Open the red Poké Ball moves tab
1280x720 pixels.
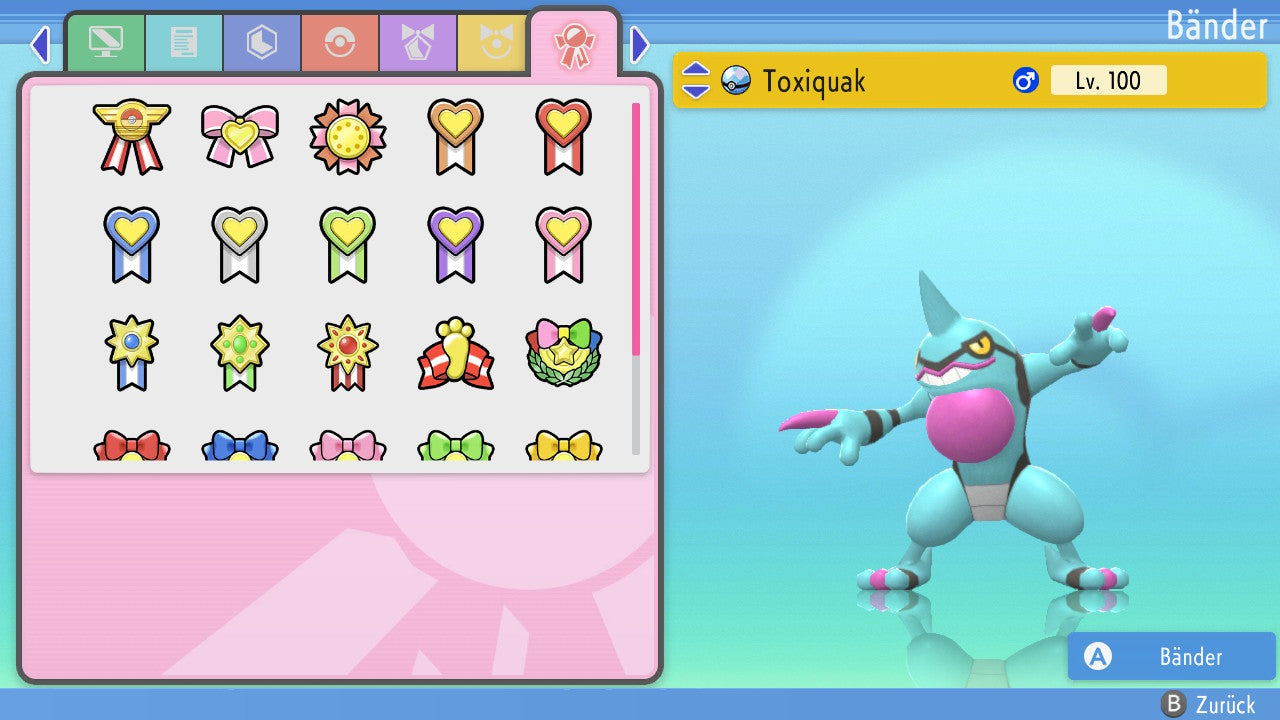[339, 43]
